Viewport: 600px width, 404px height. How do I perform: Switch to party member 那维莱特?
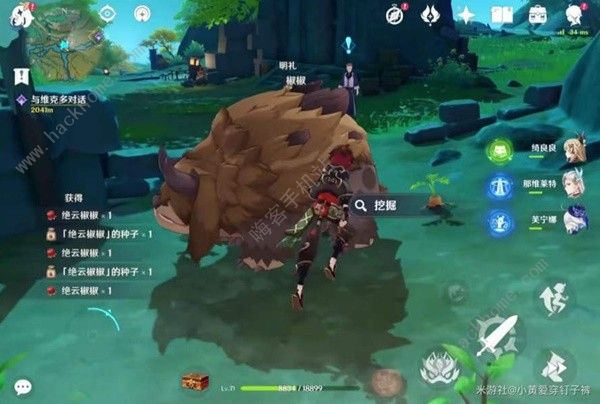573,185
